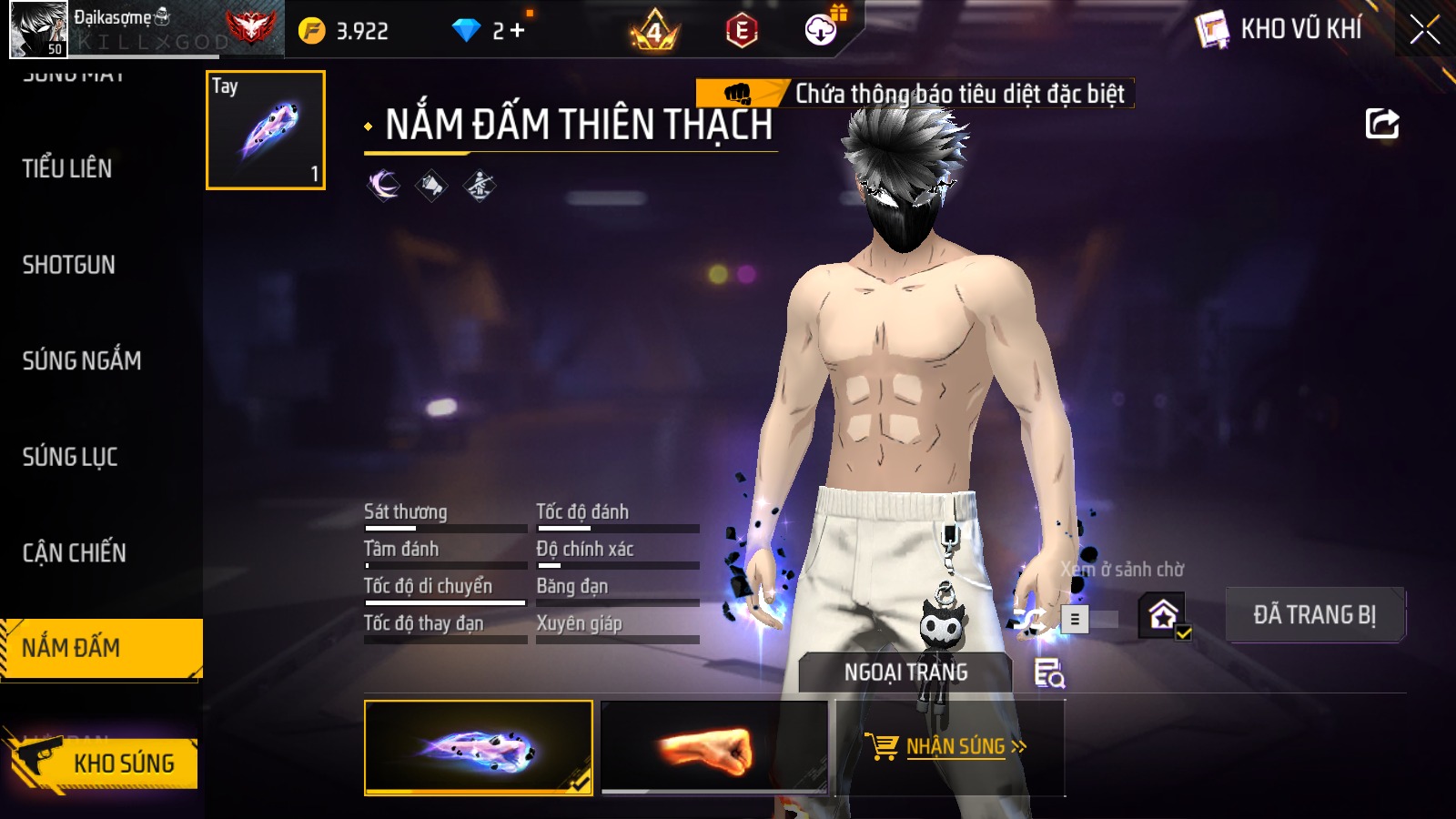This screenshot has height=819, width=1456.
Task: Choose the default orange fist skin
Action: 714,747
